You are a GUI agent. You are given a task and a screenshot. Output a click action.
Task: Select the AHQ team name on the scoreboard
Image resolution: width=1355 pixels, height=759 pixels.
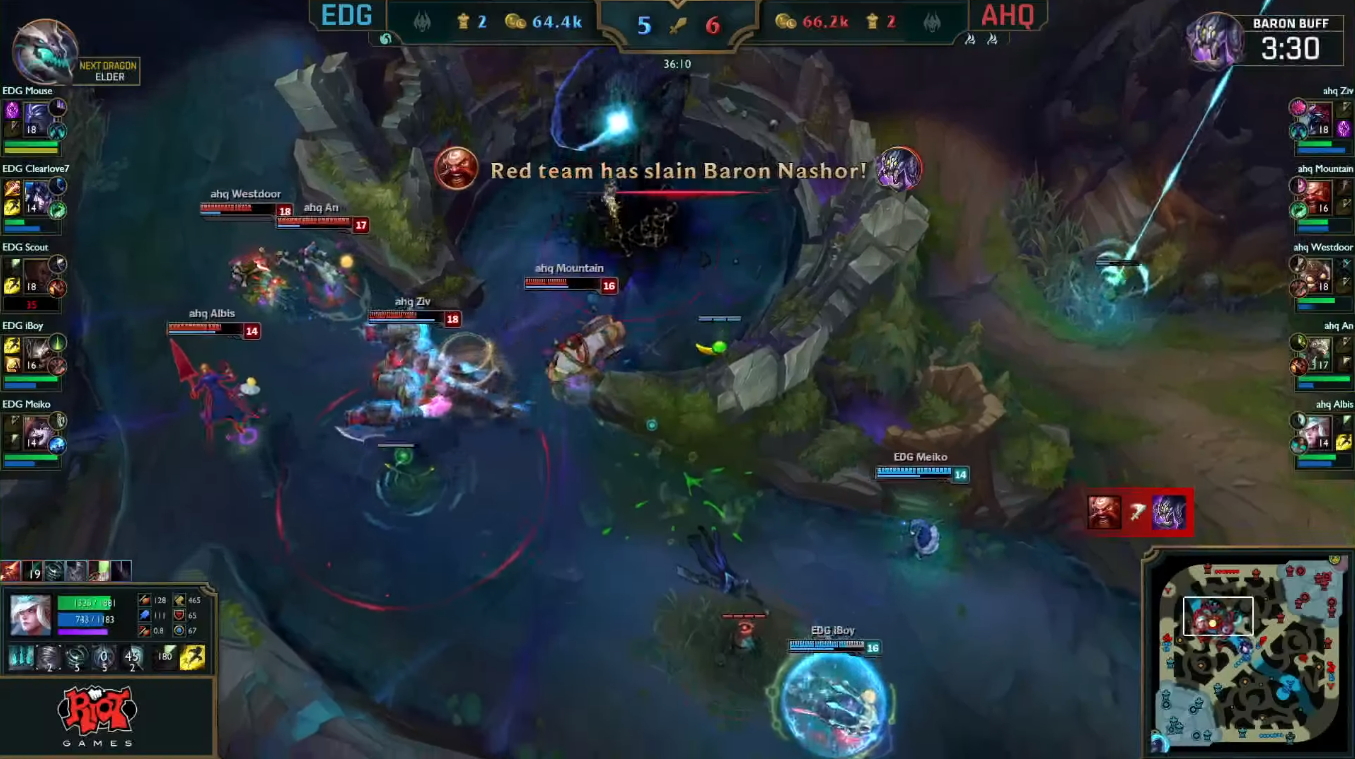(1009, 16)
